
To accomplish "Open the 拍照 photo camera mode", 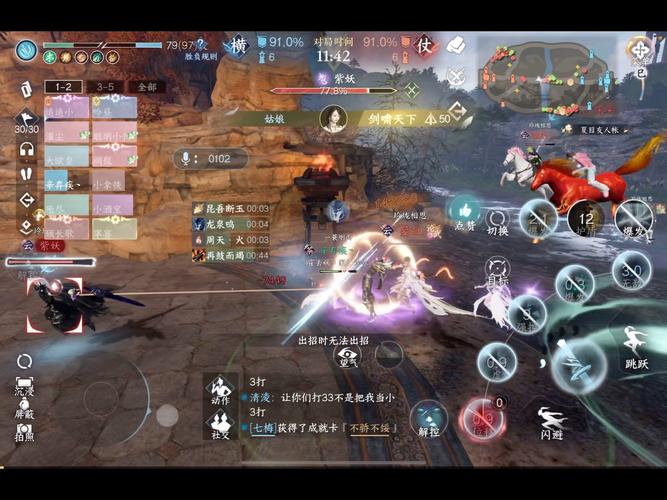I will (x=24, y=430).
